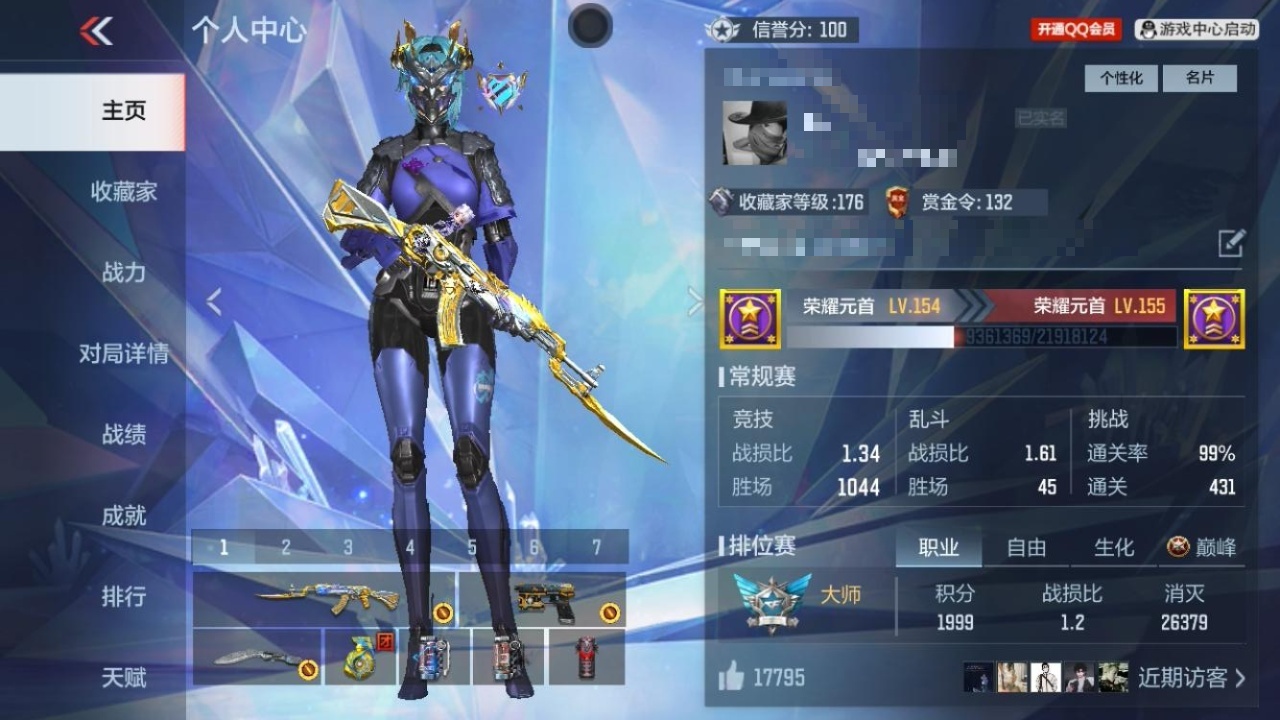Open the 成就 achievements page
The image size is (1280, 720).
pos(124,516)
